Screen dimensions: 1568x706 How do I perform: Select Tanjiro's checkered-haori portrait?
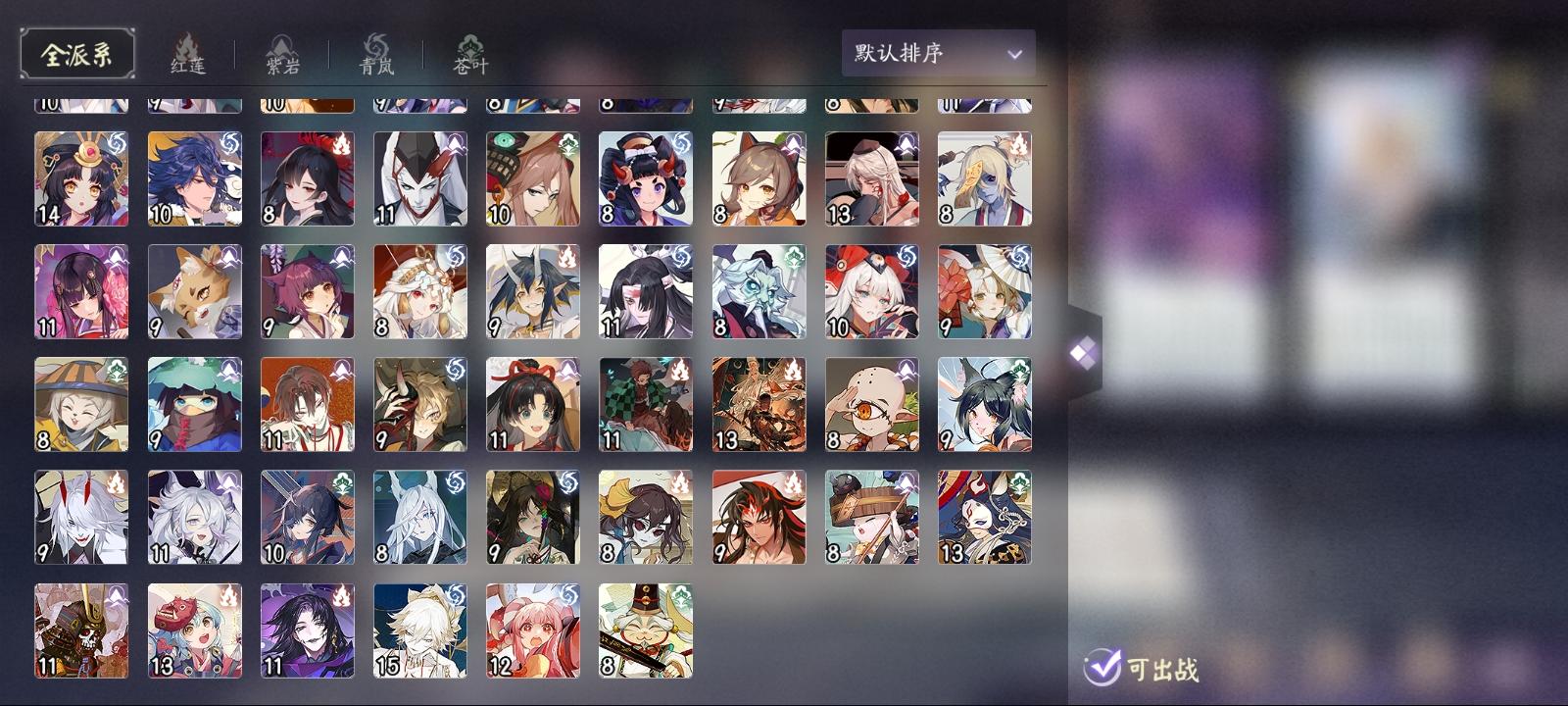point(645,404)
